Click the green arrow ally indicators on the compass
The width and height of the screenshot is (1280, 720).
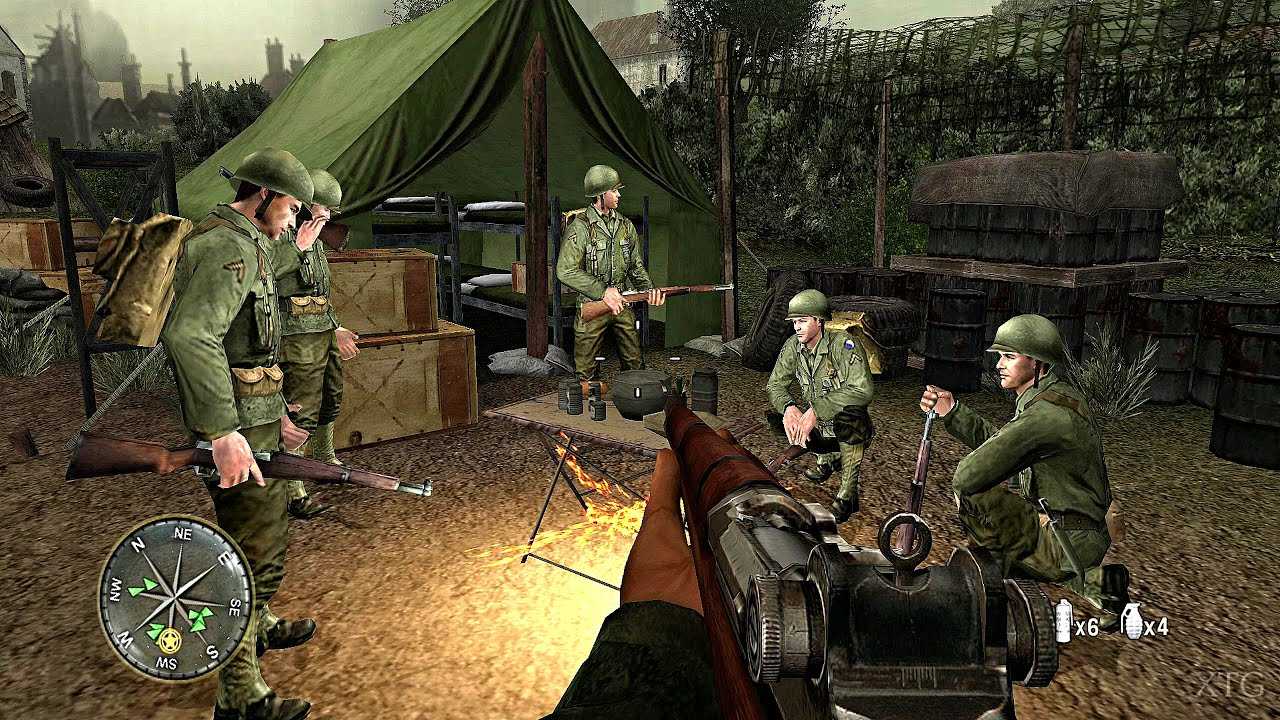pyautogui.click(x=143, y=588)
